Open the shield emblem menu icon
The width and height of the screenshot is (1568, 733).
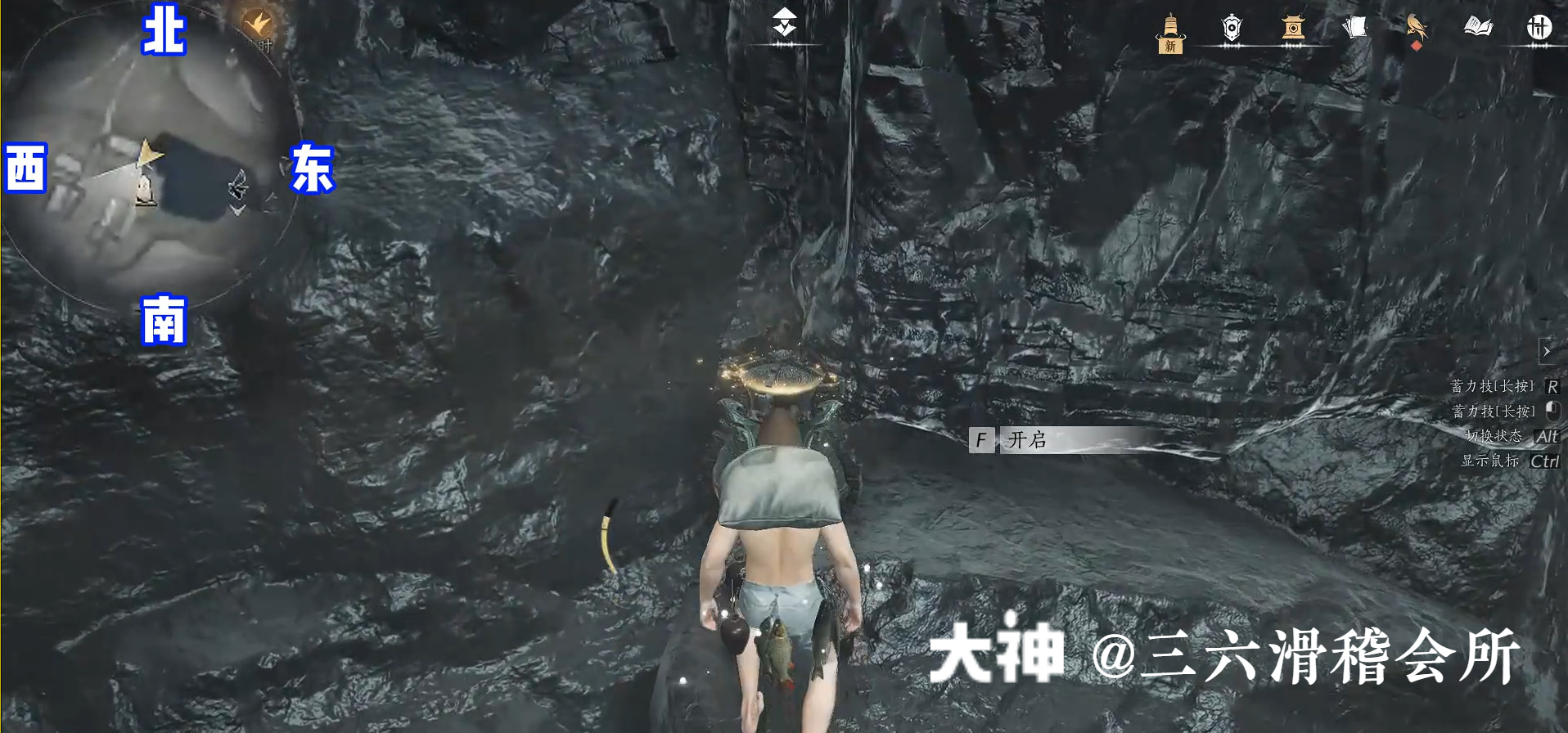pyautogui.click(x=1231, y=29)
